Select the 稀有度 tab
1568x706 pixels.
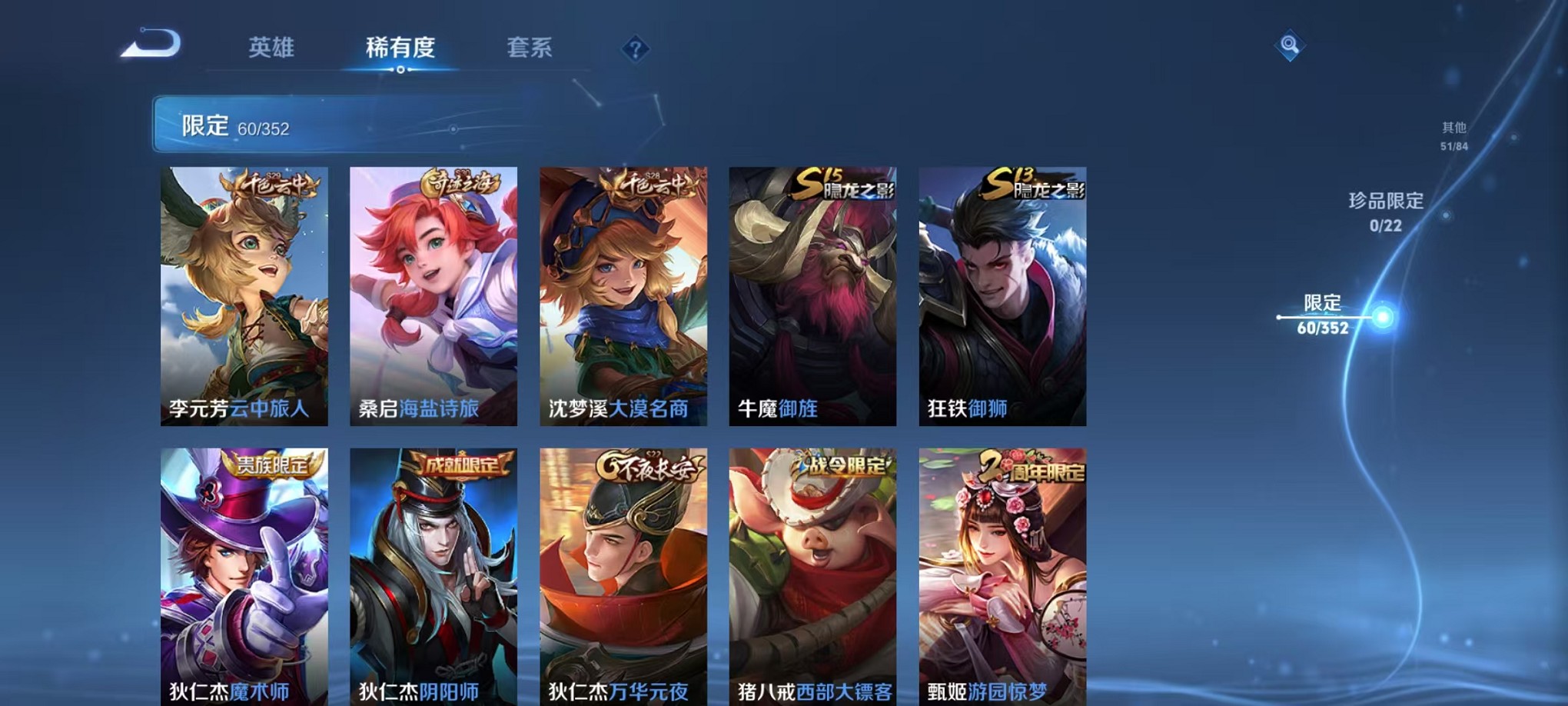[x=400, y=48]
